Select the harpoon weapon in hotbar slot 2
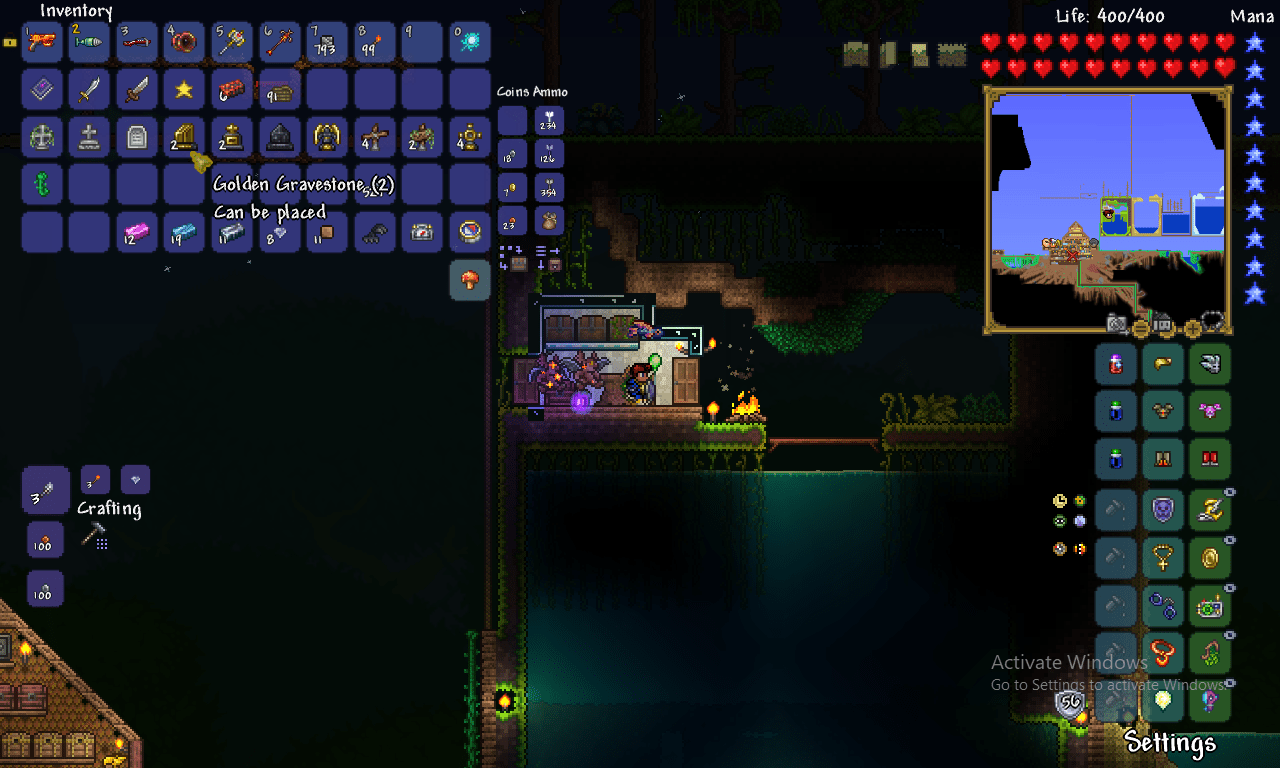The width and height of the screenshot is (1280, 768). click(89, 42)
